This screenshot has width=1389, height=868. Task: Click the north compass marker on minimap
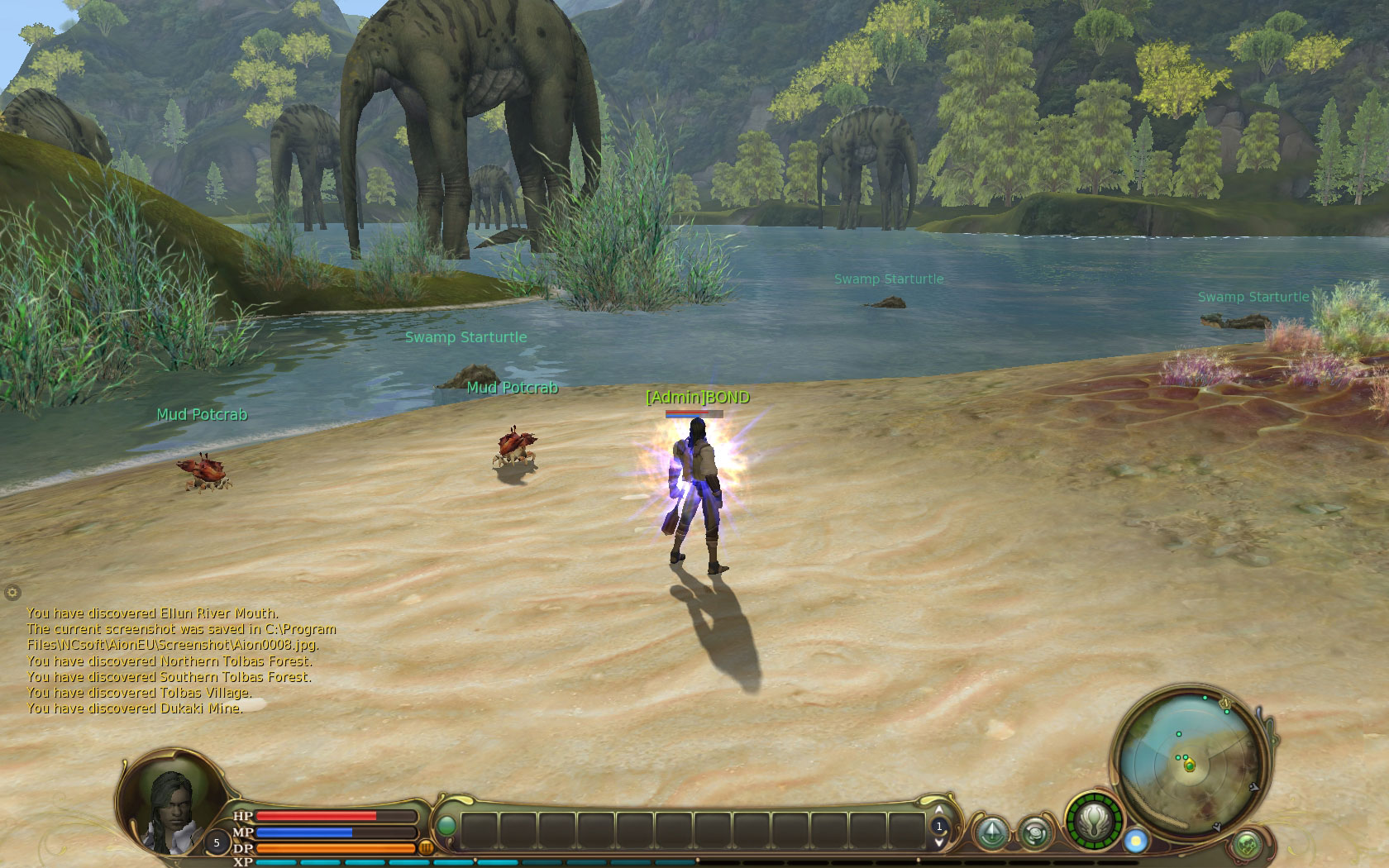pyautogui.click(x=1226, y=703)
